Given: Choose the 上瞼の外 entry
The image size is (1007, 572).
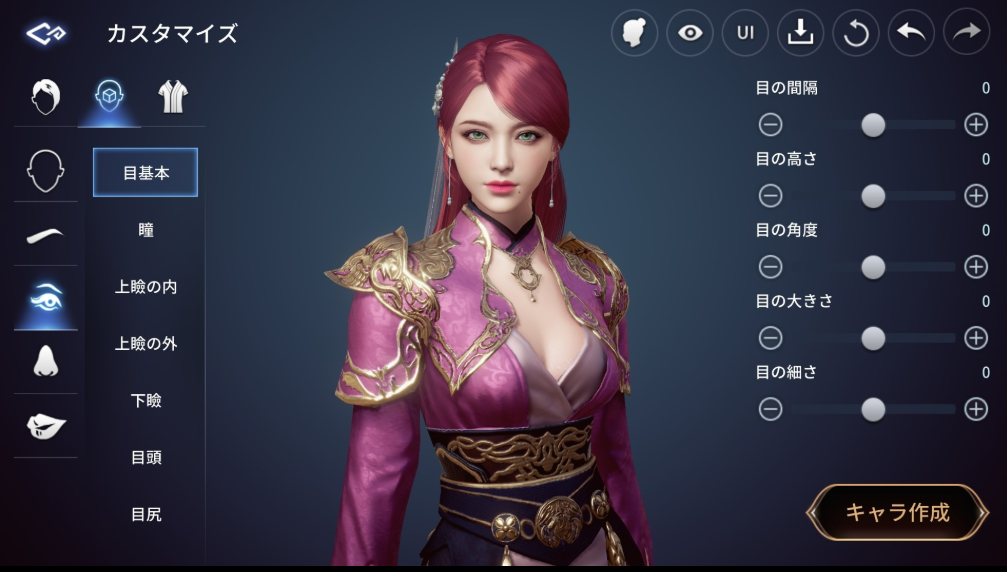Looking at the screenshot, I should (146, 344).
